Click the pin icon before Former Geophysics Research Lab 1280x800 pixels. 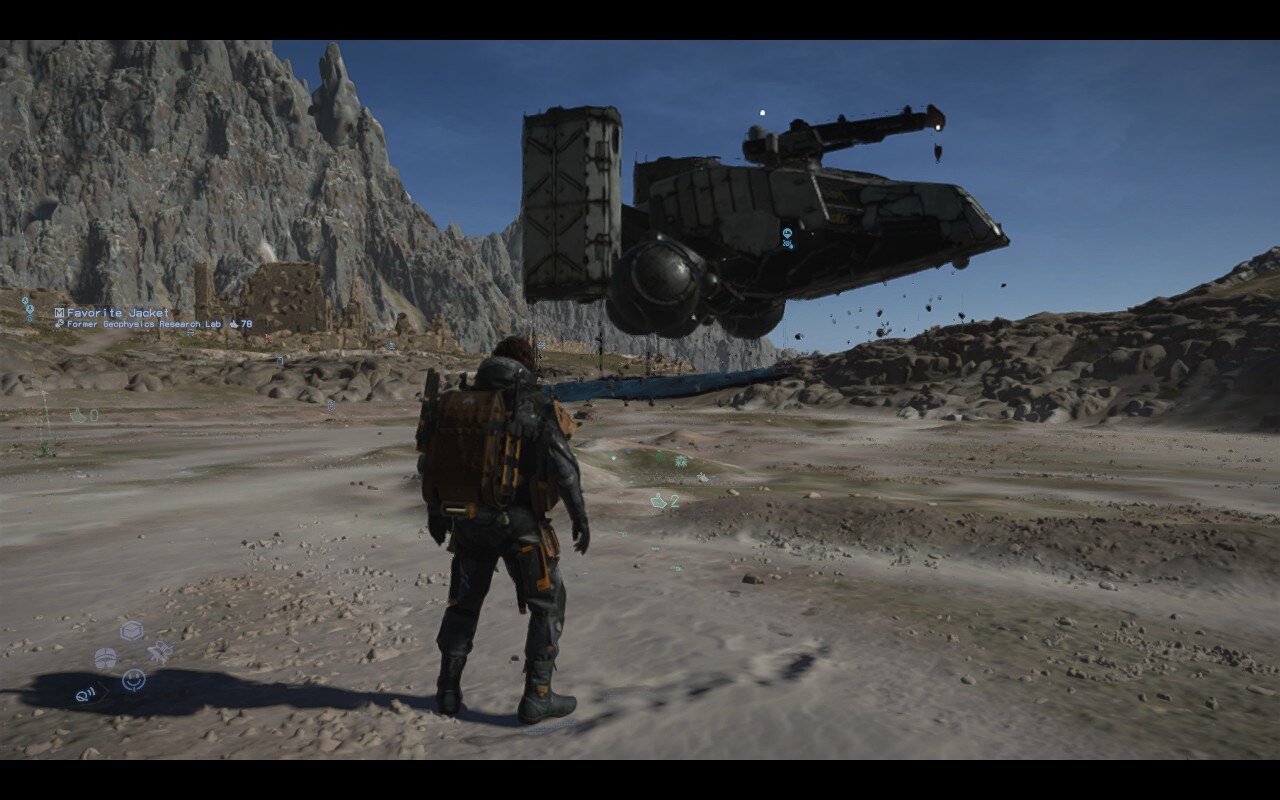60,324
